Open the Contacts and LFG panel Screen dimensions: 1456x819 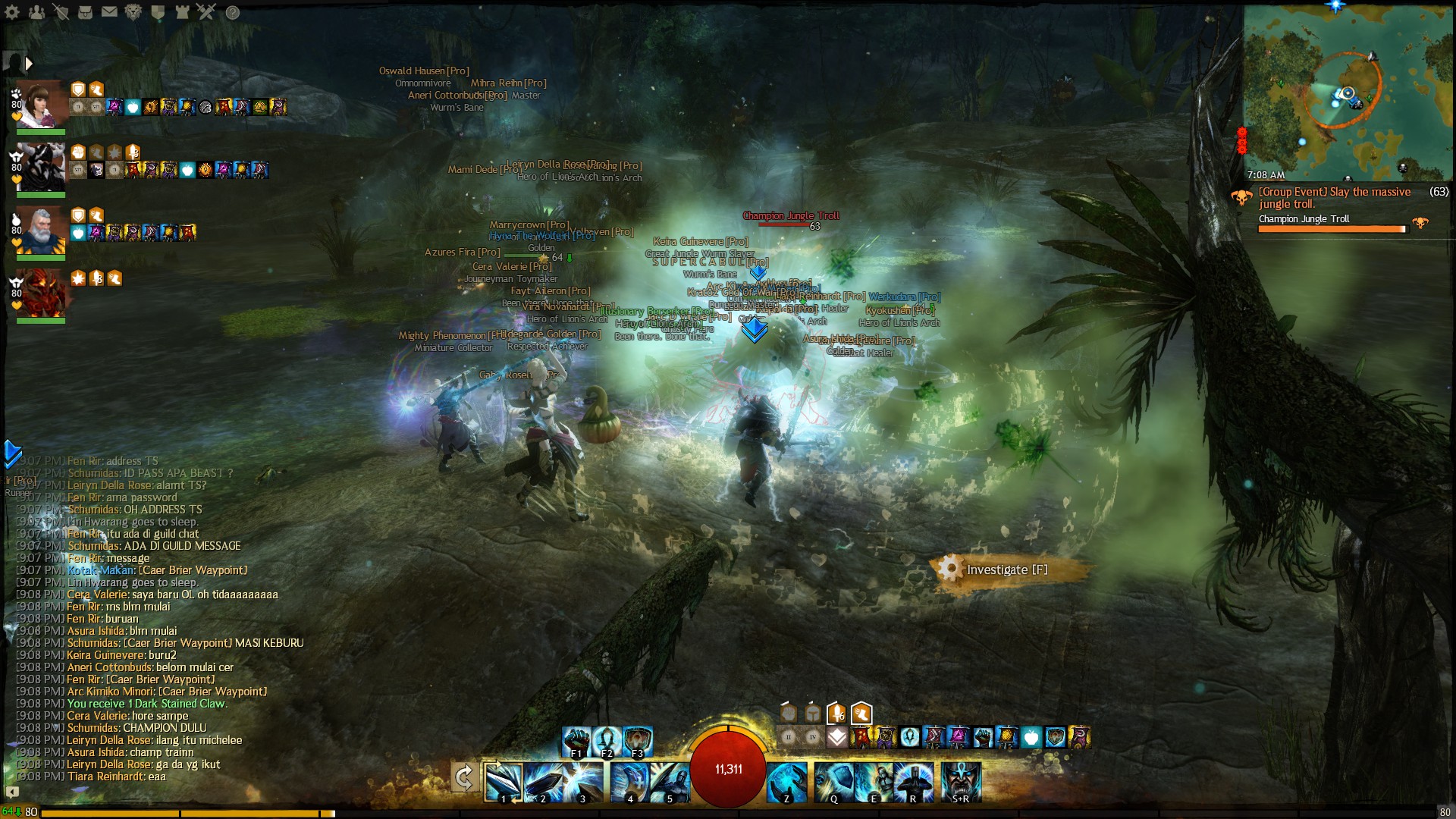tap(36, 12)
